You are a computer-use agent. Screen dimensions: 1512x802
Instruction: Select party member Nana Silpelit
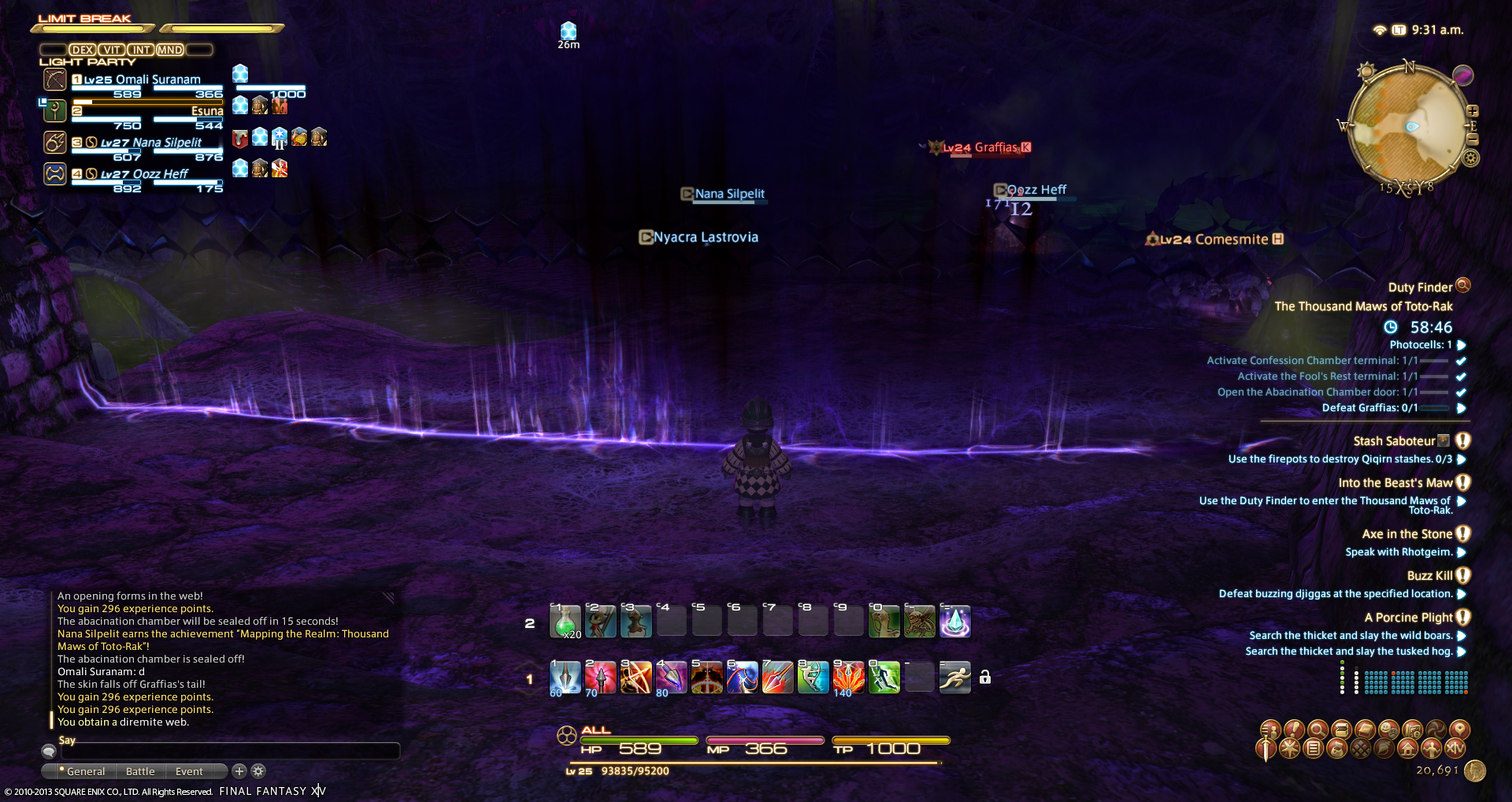tap(150, 143)
